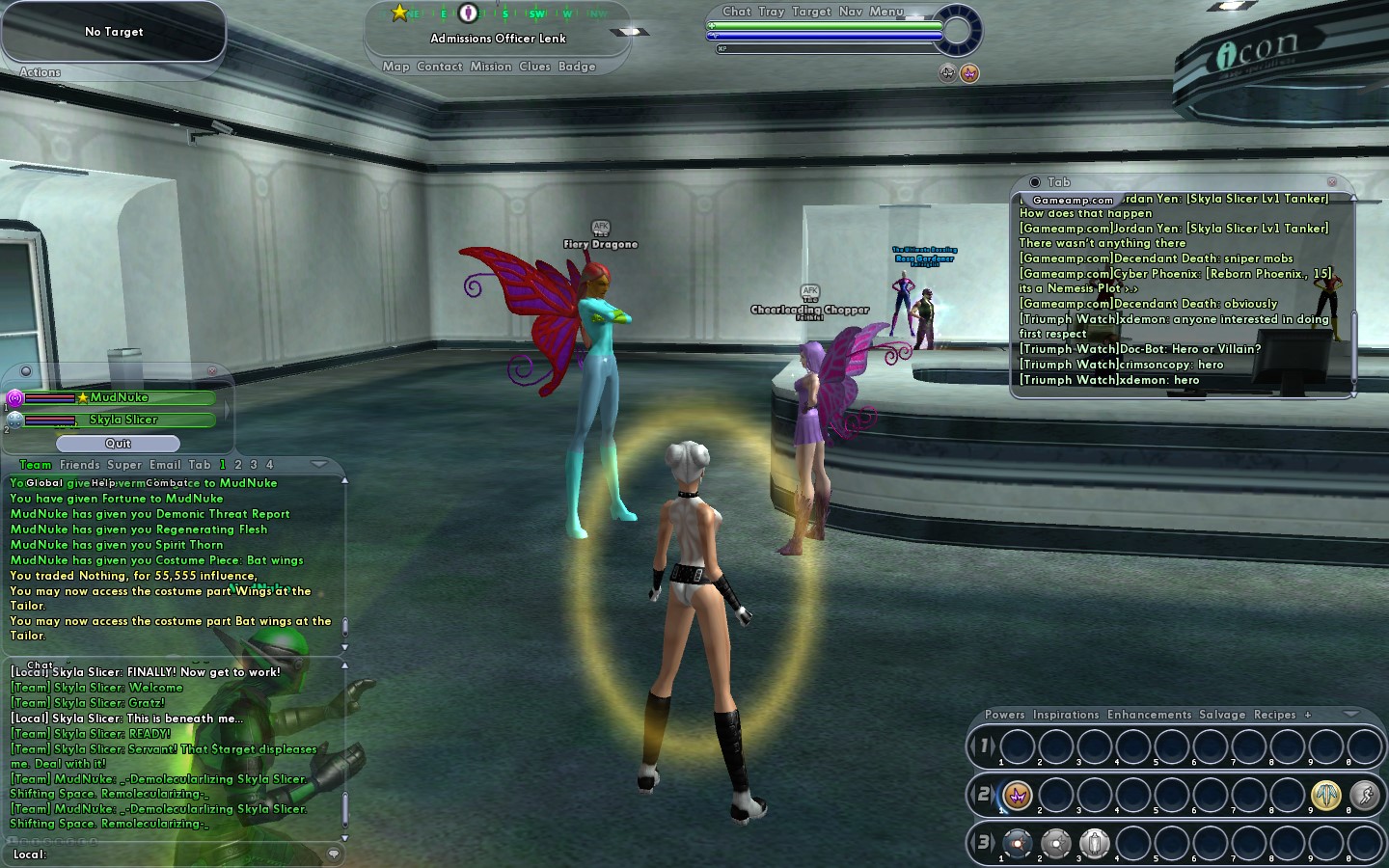Viewport: 1389px width, 868px height.
Task: Open the Inspirations tray
Action: [x=1066, y=715]
